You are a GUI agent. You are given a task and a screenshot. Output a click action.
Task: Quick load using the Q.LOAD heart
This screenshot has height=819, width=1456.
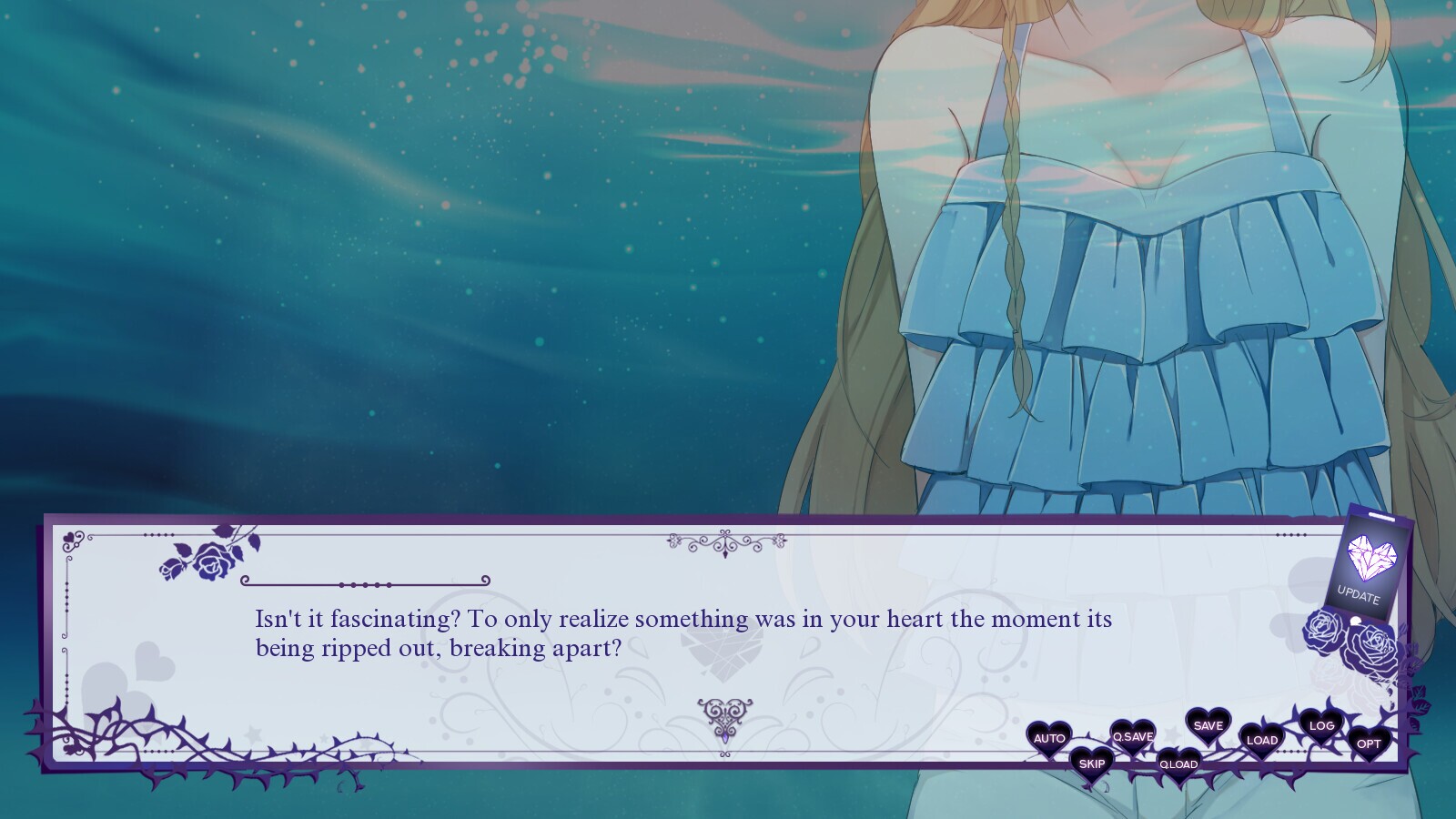point(1178,765)
